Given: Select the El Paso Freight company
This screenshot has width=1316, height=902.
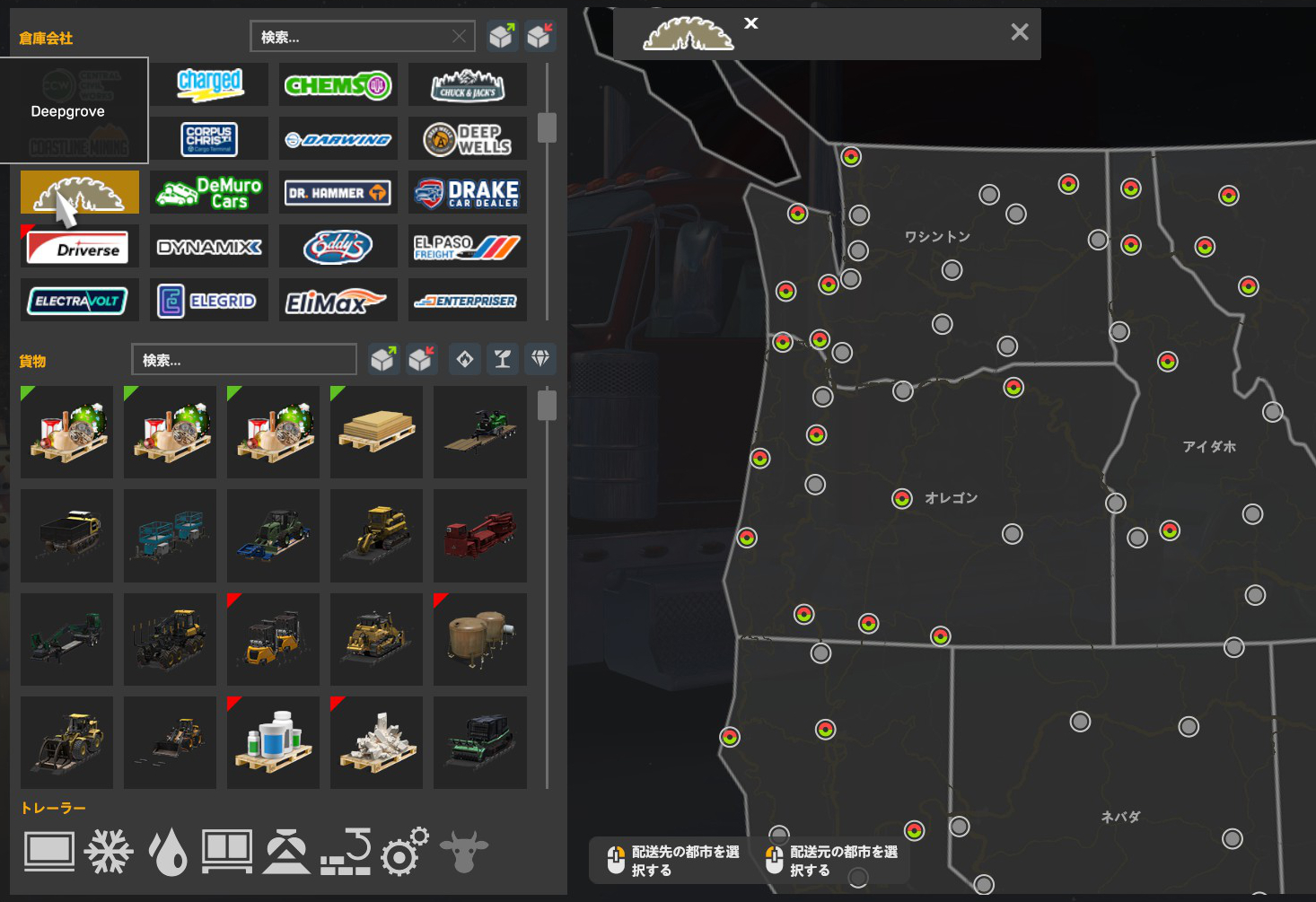Looking at the screenshot, I should click(467, 247).
